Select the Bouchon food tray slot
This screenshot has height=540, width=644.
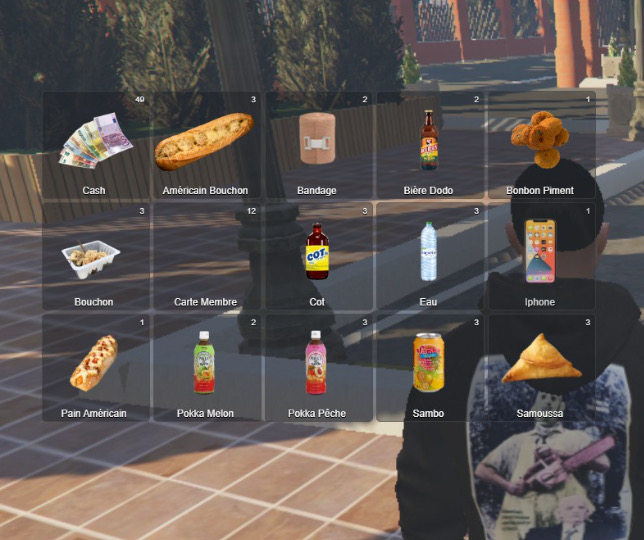pos(95,257)
